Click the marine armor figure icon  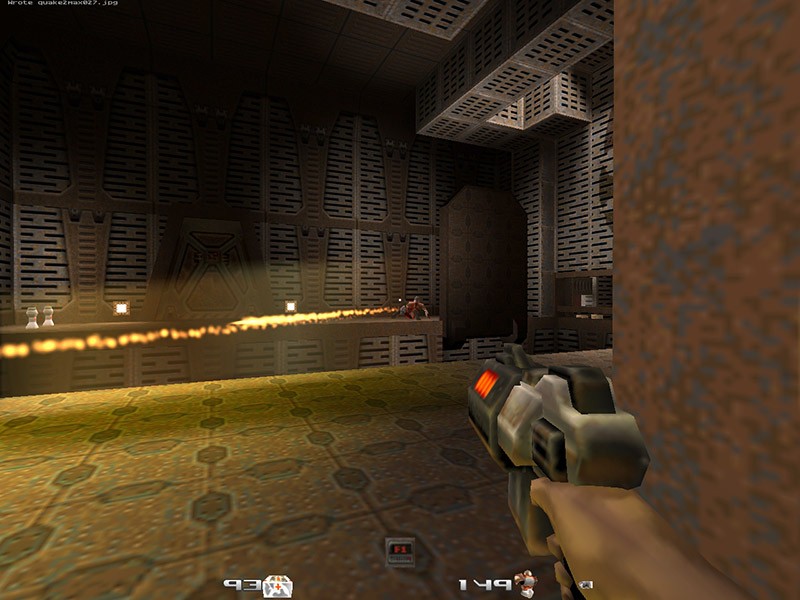pos(526,584)
